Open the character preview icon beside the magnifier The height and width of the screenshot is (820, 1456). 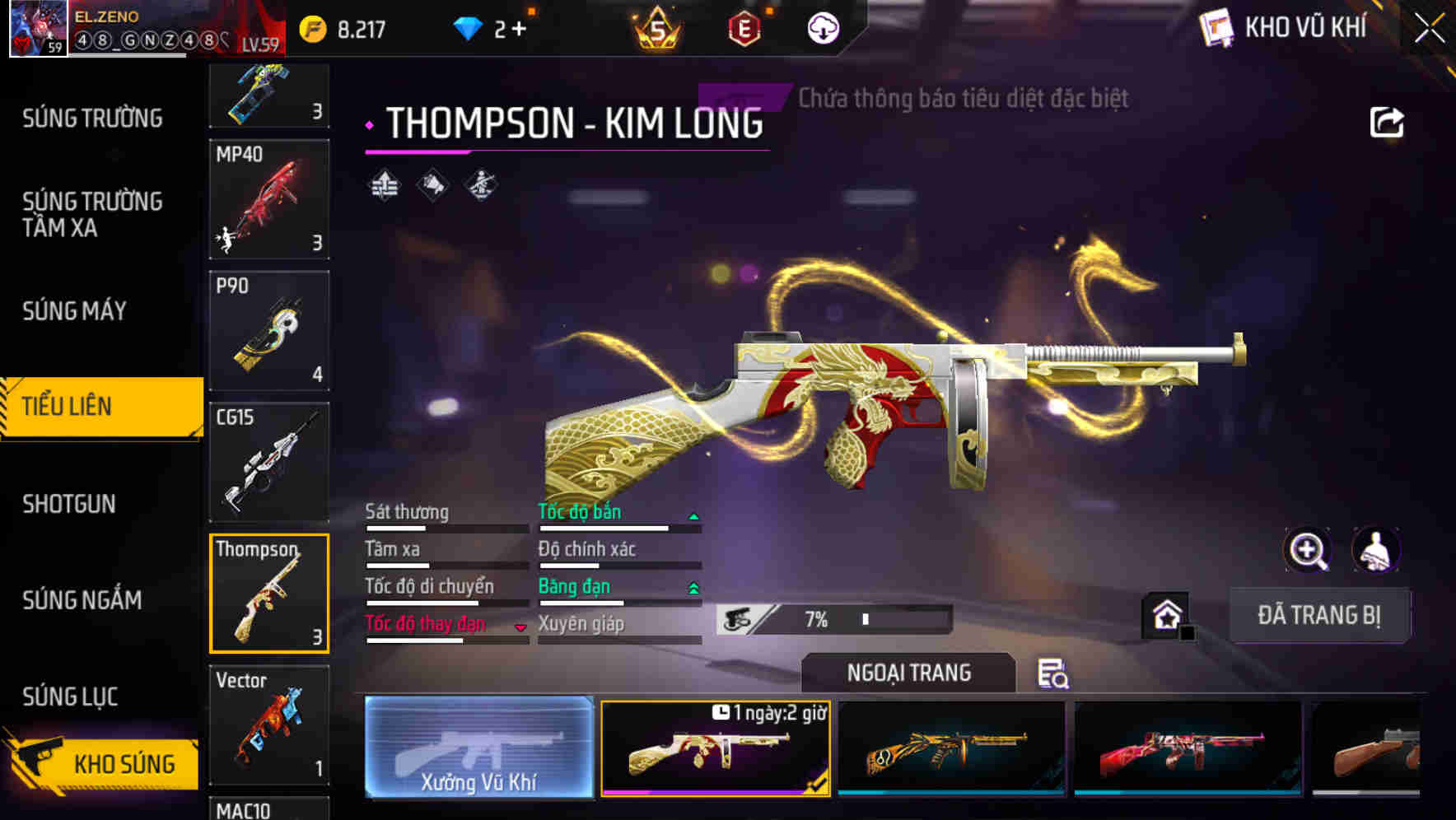pos(1376,550)
